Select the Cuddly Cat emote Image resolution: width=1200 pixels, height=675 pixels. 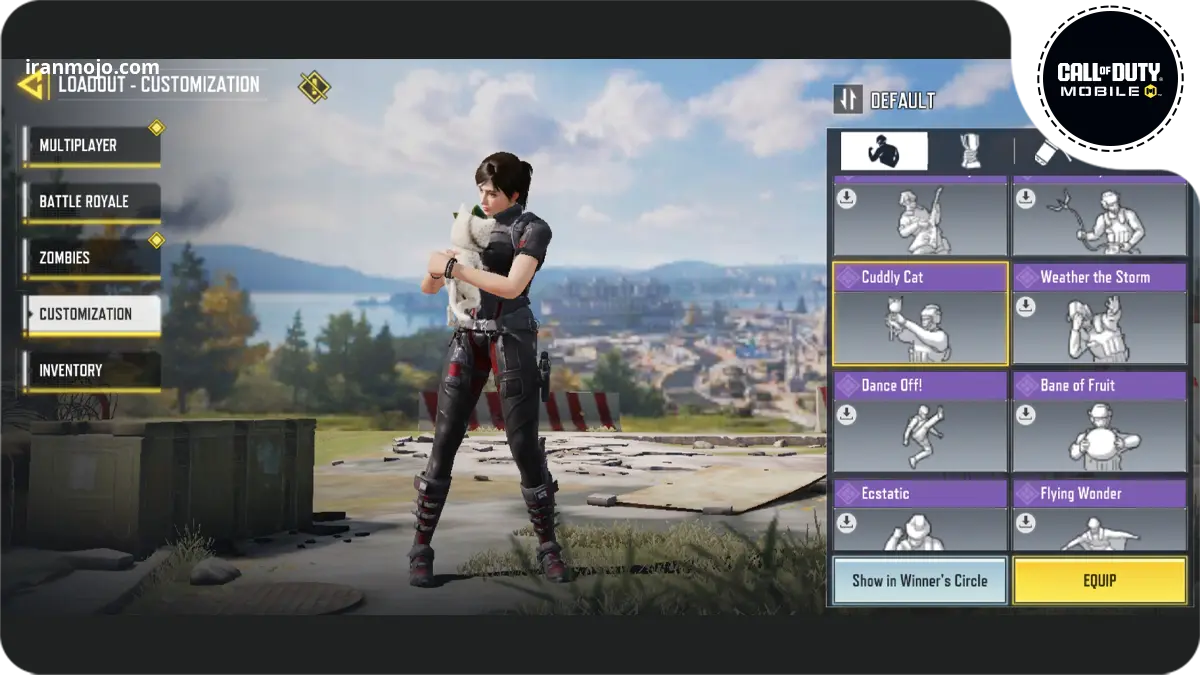(x=920, y=314)
